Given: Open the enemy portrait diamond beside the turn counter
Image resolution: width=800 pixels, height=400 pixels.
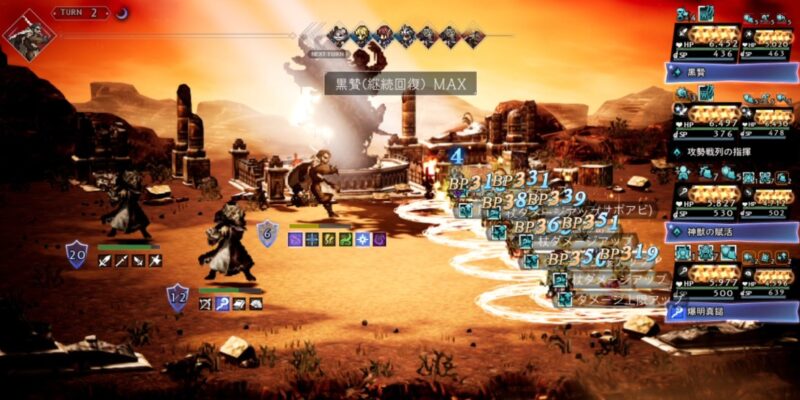Looking at the screenshot, I should [x=29, y=35].
